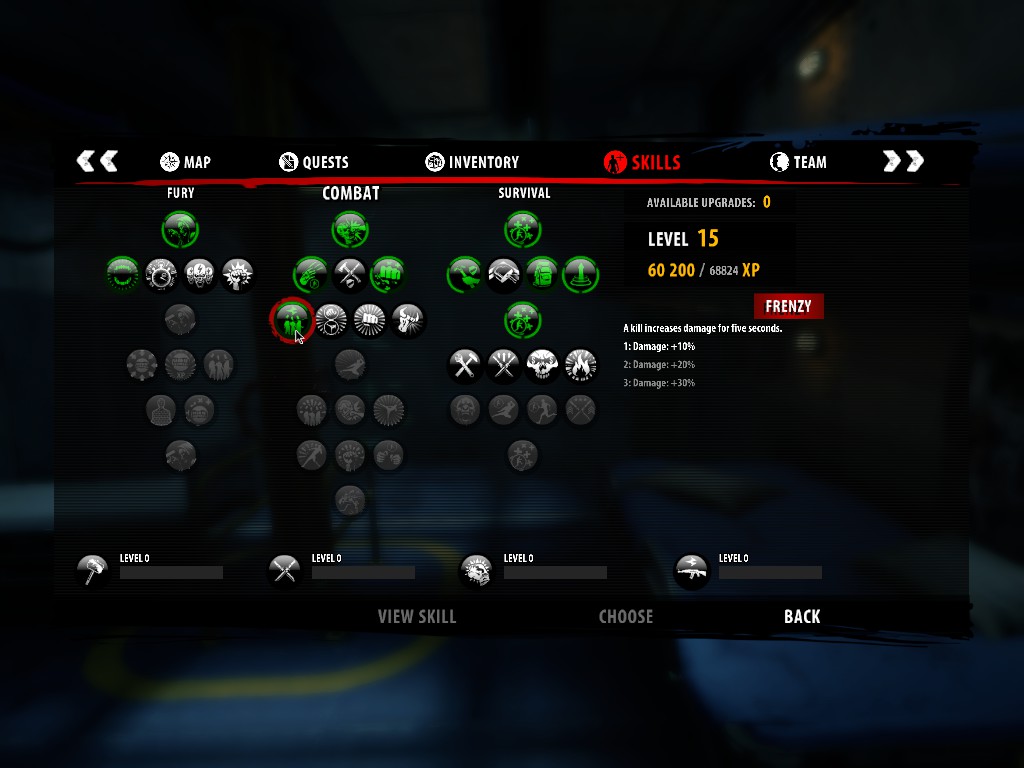Go to the Inventory tab
Screen dimensions: 1024x768
click(x=472, y=162)
